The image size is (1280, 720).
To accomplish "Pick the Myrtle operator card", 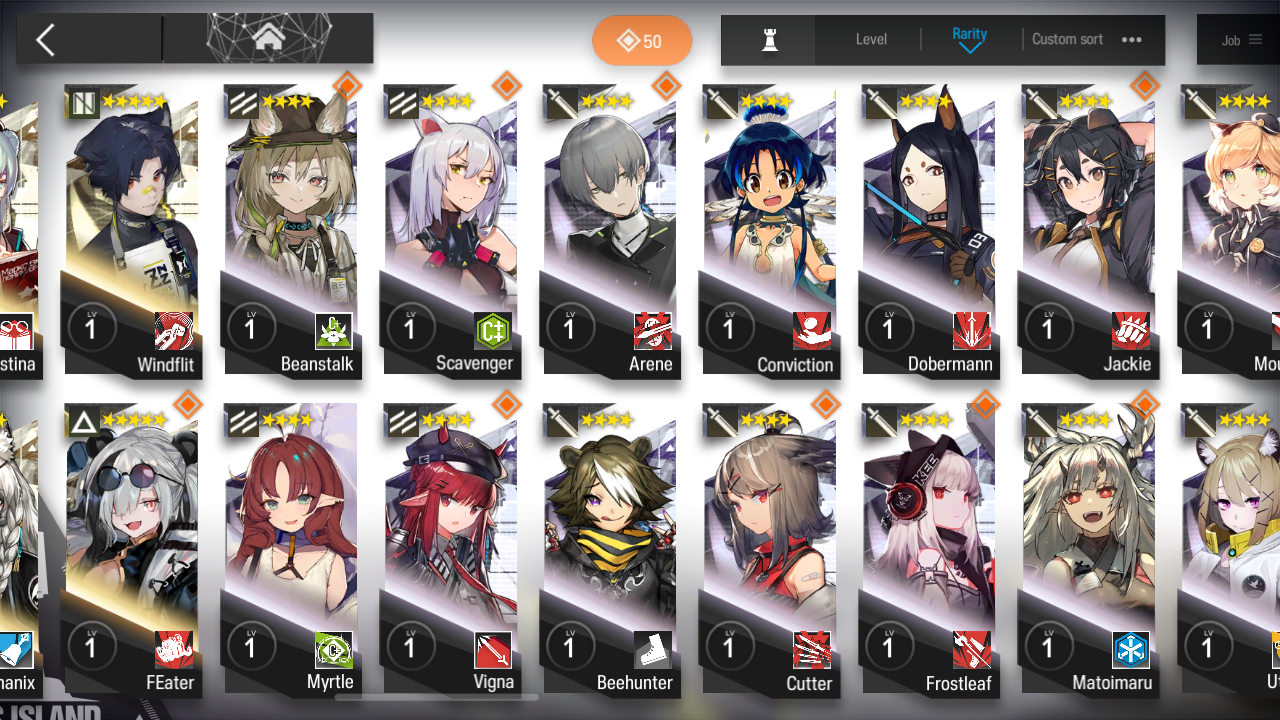I will tap(292, 548).
